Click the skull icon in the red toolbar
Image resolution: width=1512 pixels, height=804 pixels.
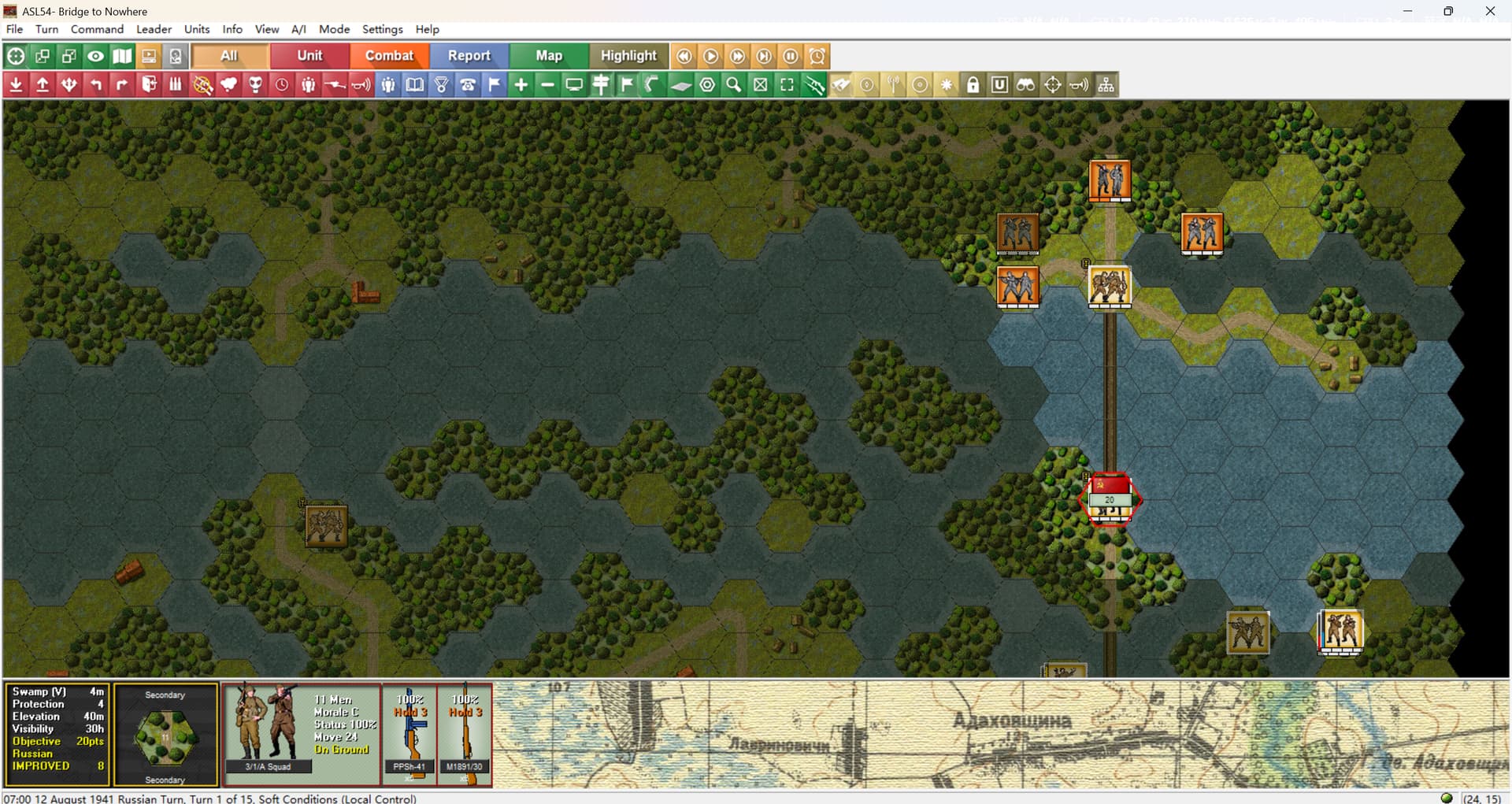(255, 85)
